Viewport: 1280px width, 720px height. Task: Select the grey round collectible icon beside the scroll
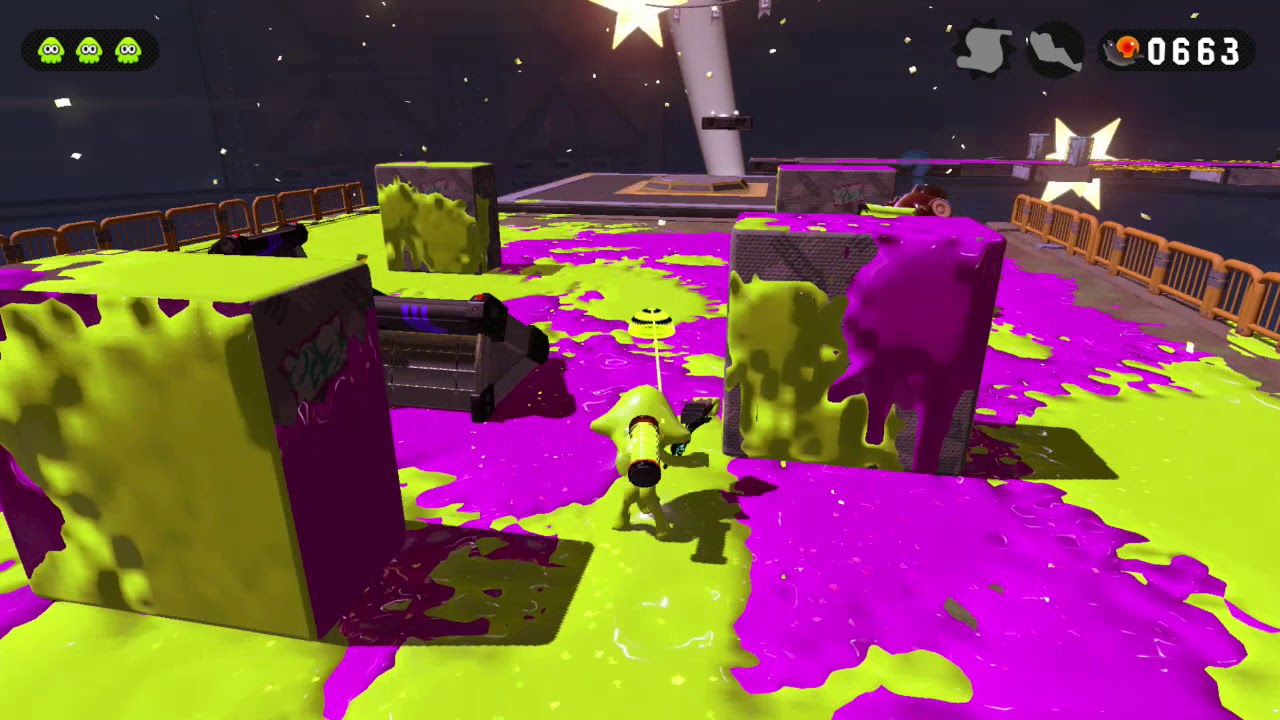click(1055, 49)
